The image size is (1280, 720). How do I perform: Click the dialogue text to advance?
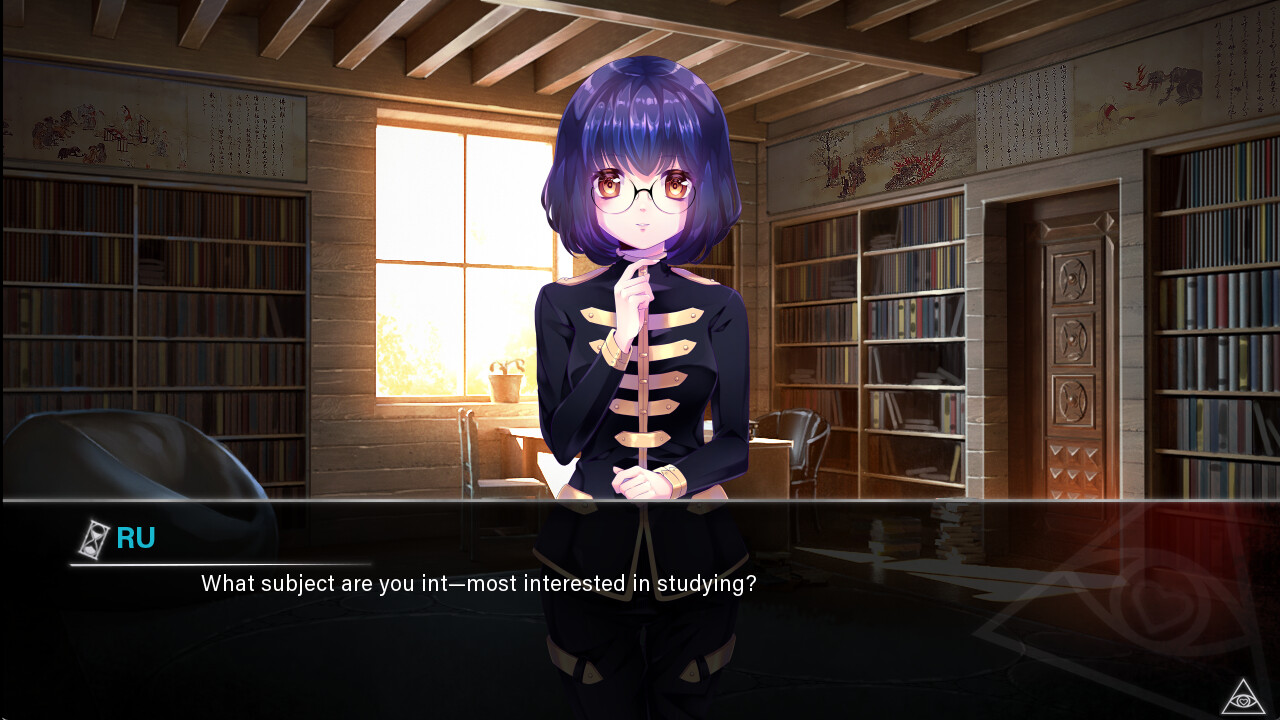tap(478, 584)
